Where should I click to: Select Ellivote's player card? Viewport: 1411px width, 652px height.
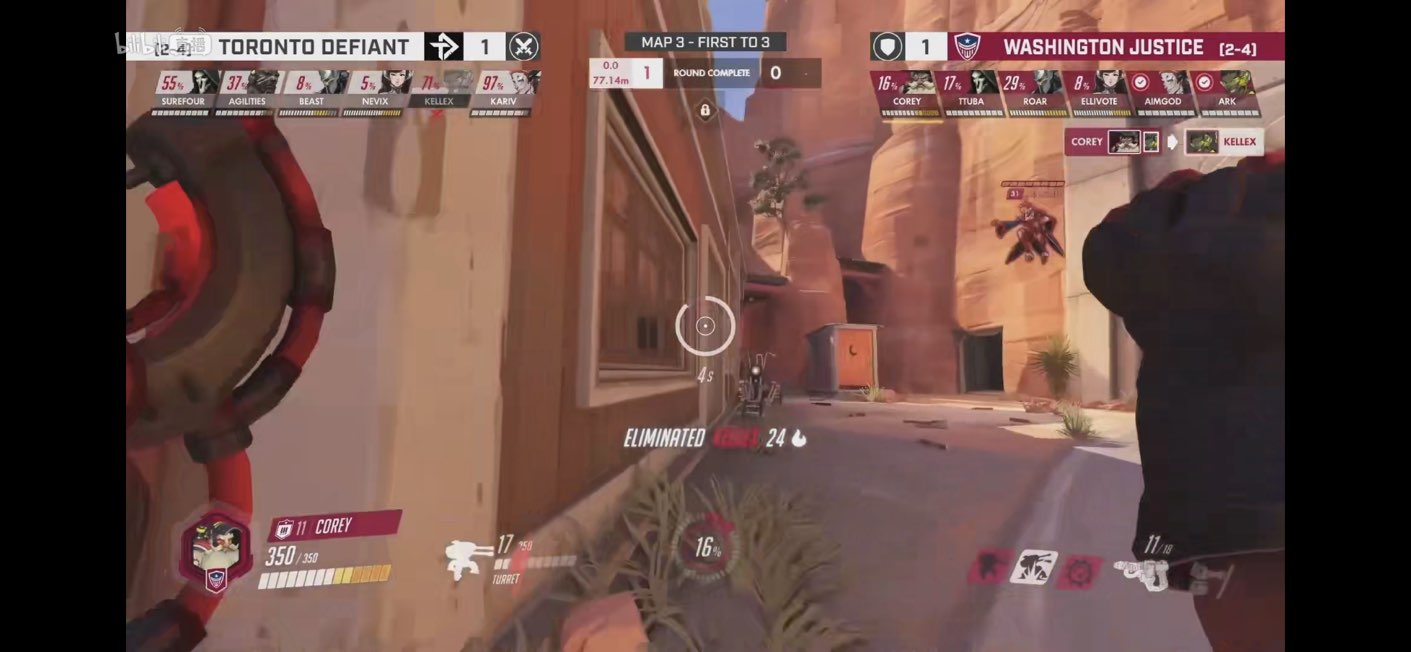[1098, 90]
